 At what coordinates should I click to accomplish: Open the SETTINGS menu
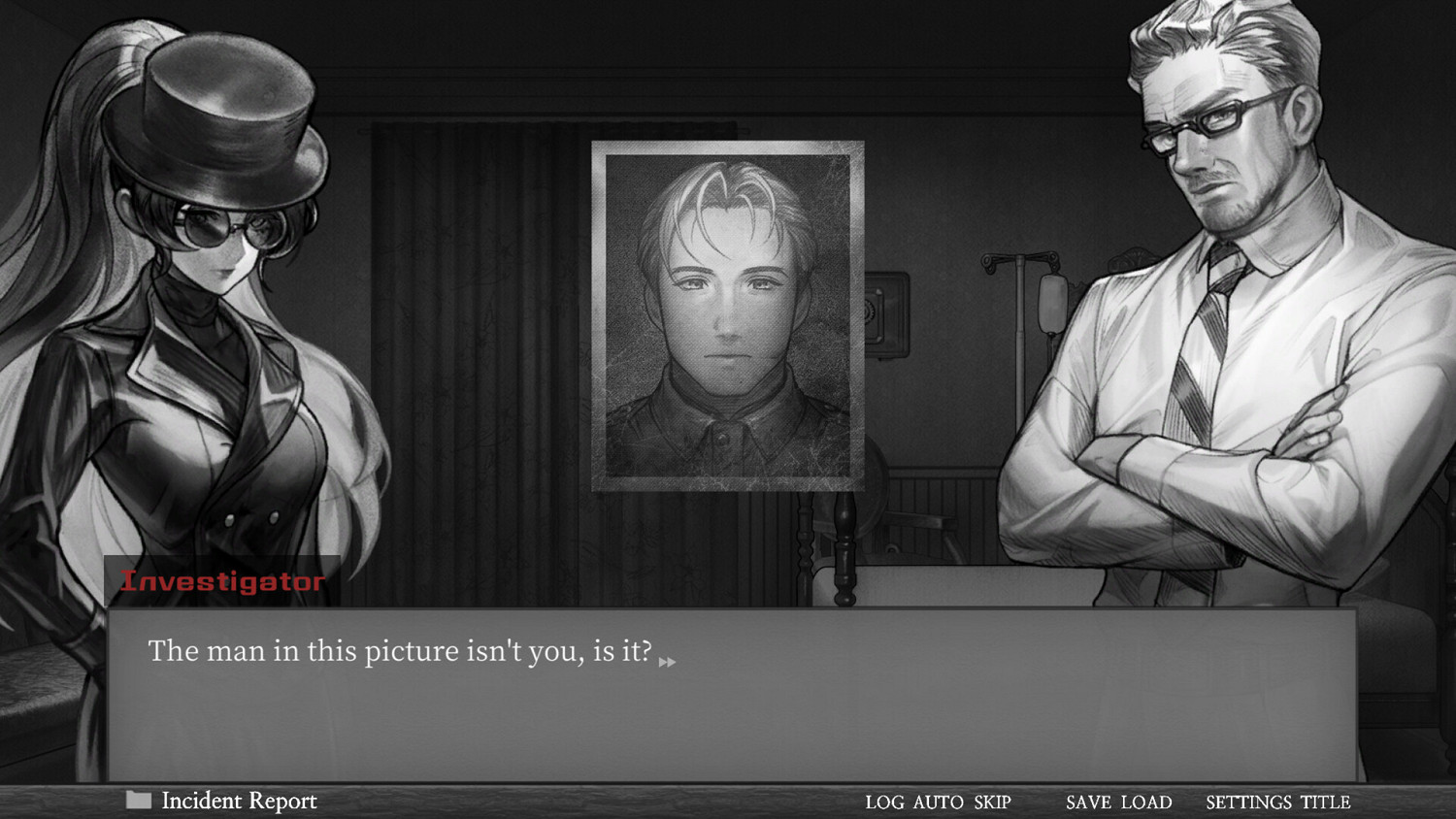(x=1242, y=802)
